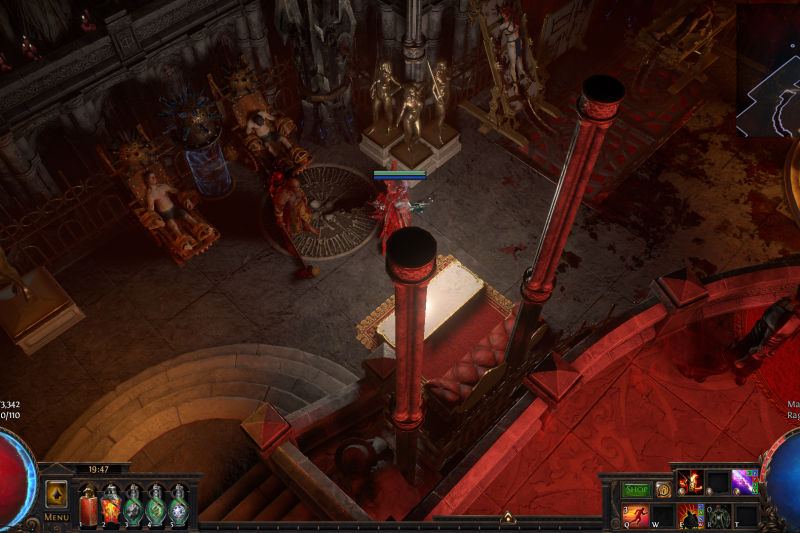
Task: Use the green flask in slot 5
Action: click(x=178, y=504)
